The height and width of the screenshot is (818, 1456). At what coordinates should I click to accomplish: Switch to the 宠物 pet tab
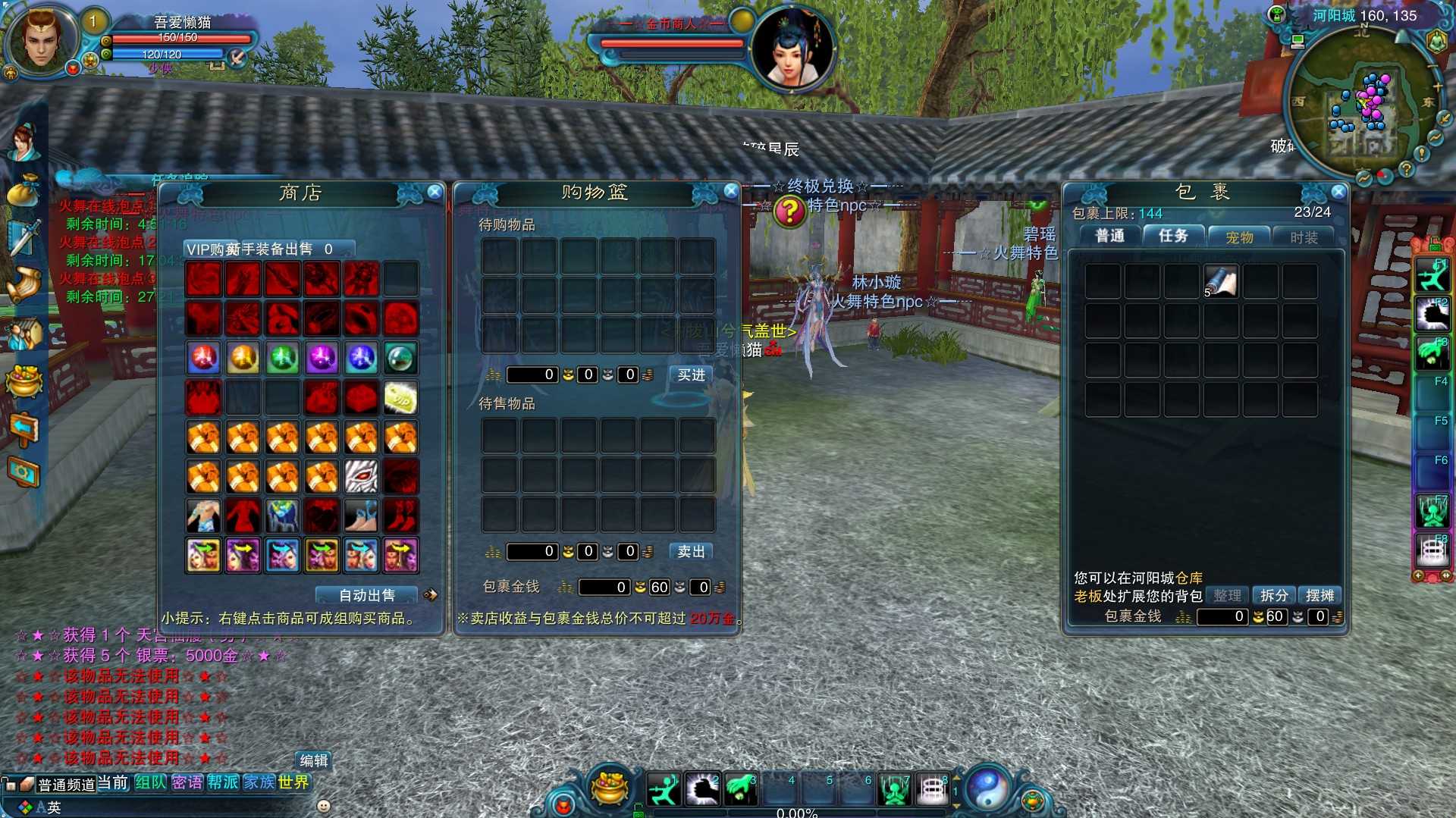click(1239, 237)
